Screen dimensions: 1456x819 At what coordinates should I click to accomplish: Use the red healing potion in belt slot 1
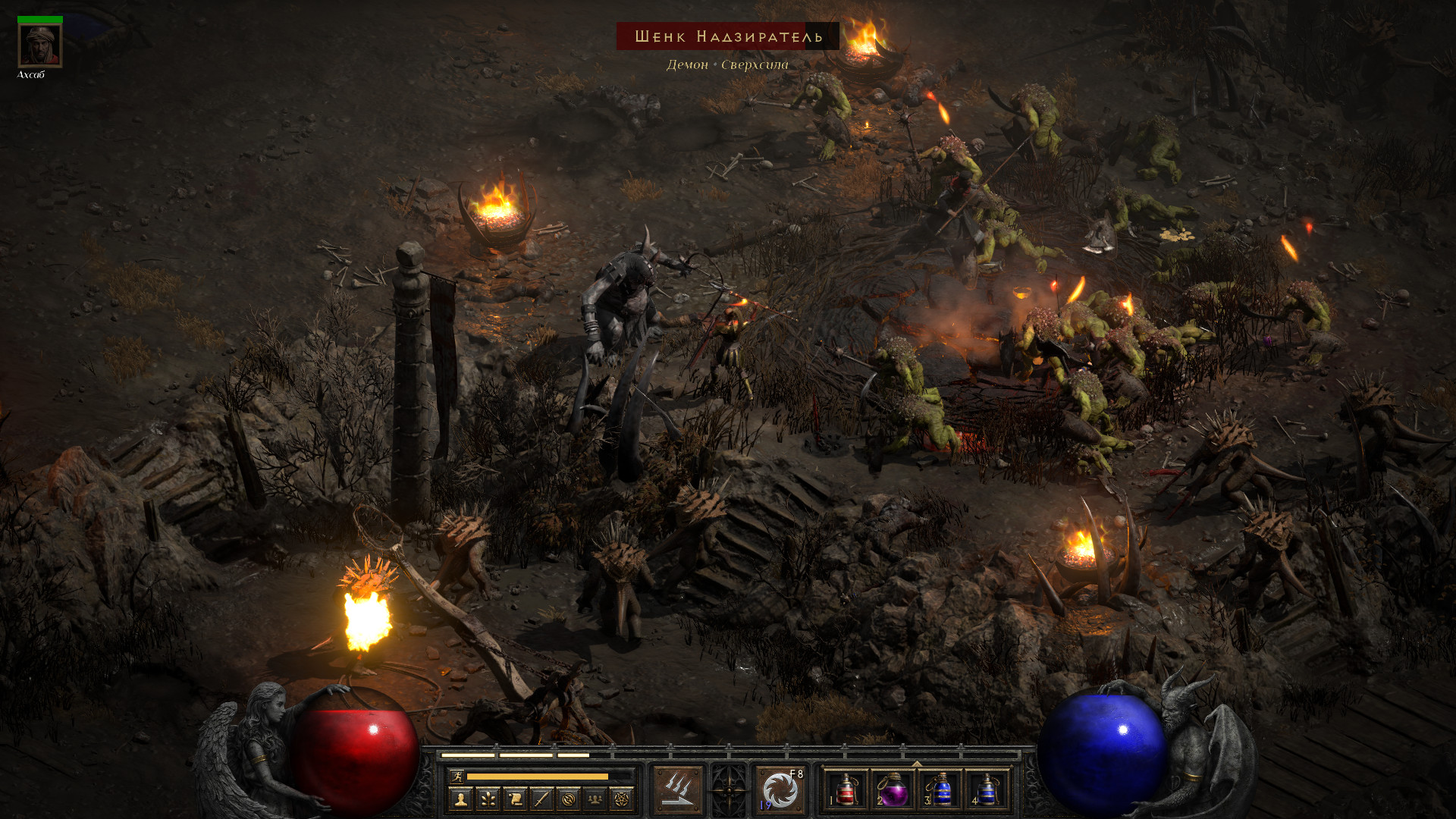click(847, 790)
